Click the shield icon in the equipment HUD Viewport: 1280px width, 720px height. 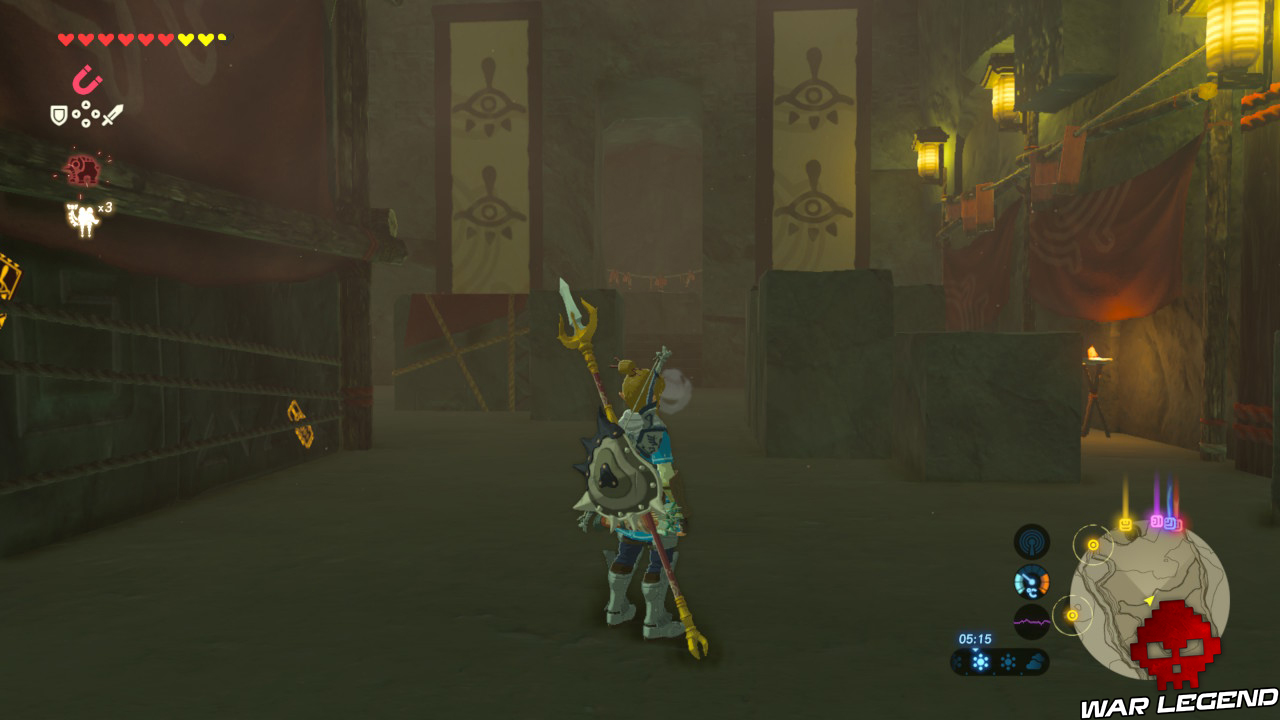click(58, 114)
